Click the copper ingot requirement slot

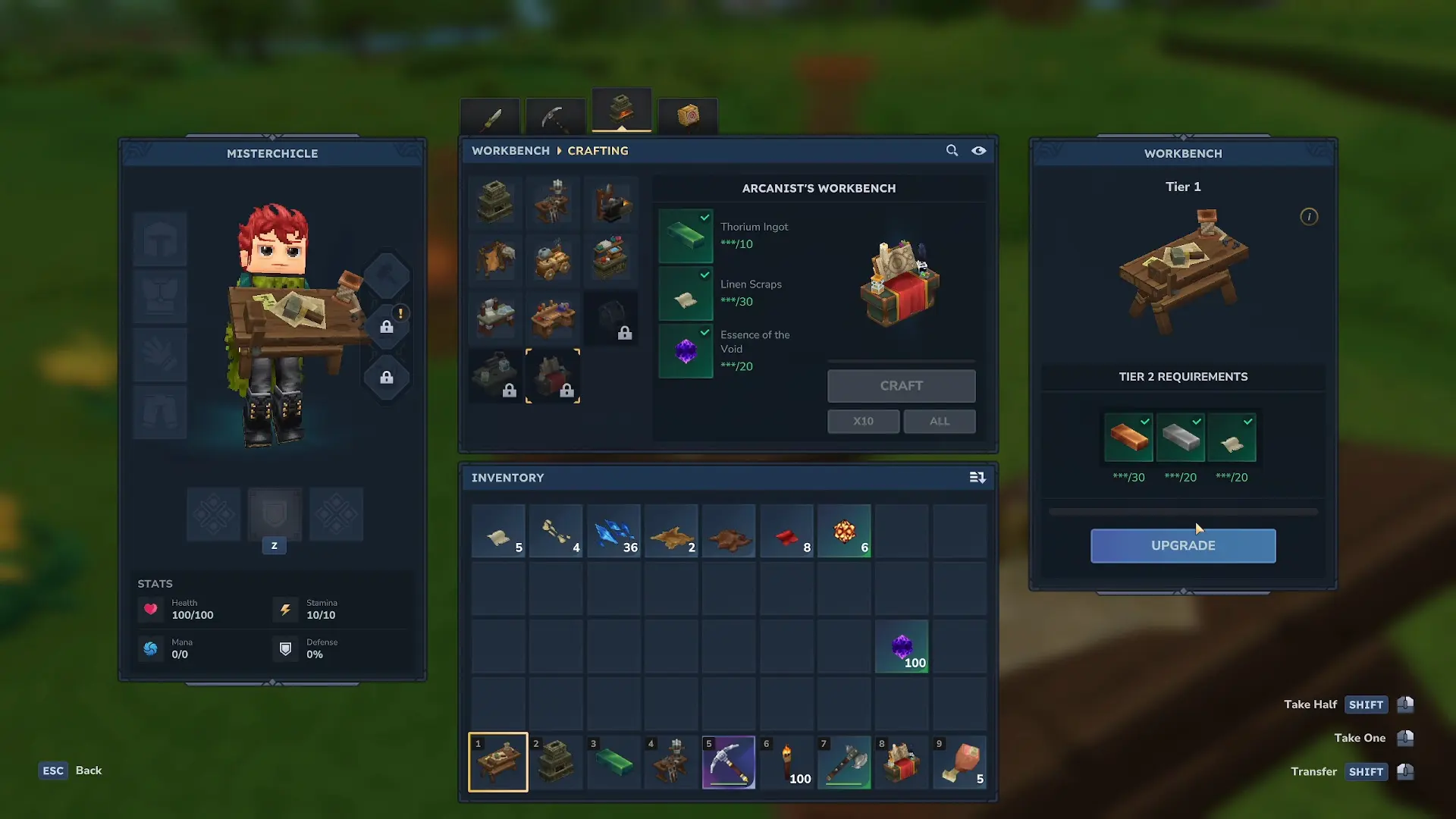(x=1128, y=438)
